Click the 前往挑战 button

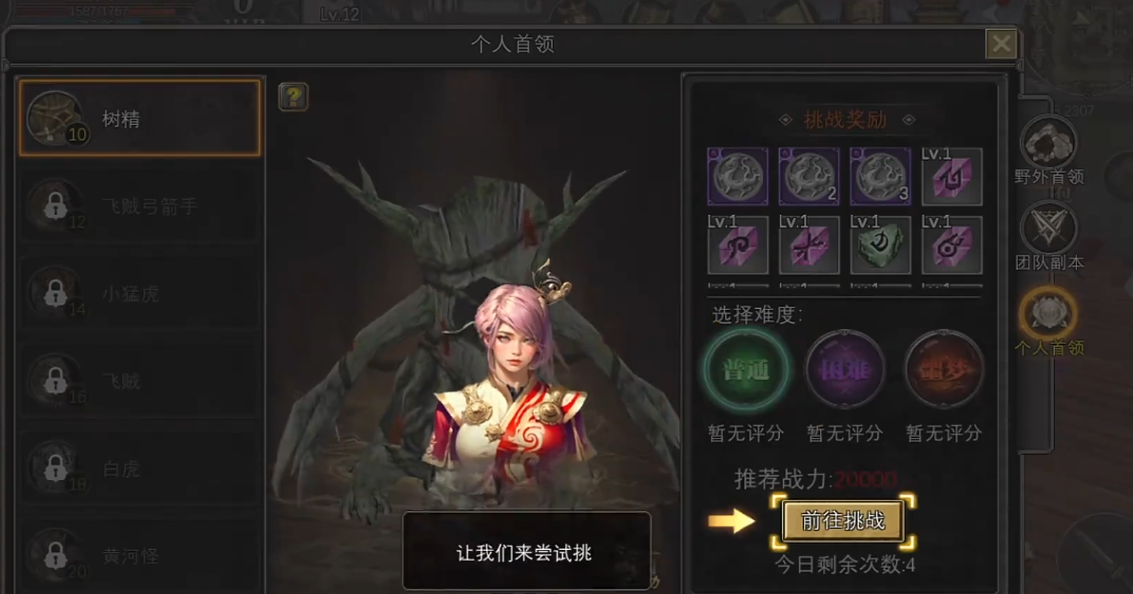(842, 521)
